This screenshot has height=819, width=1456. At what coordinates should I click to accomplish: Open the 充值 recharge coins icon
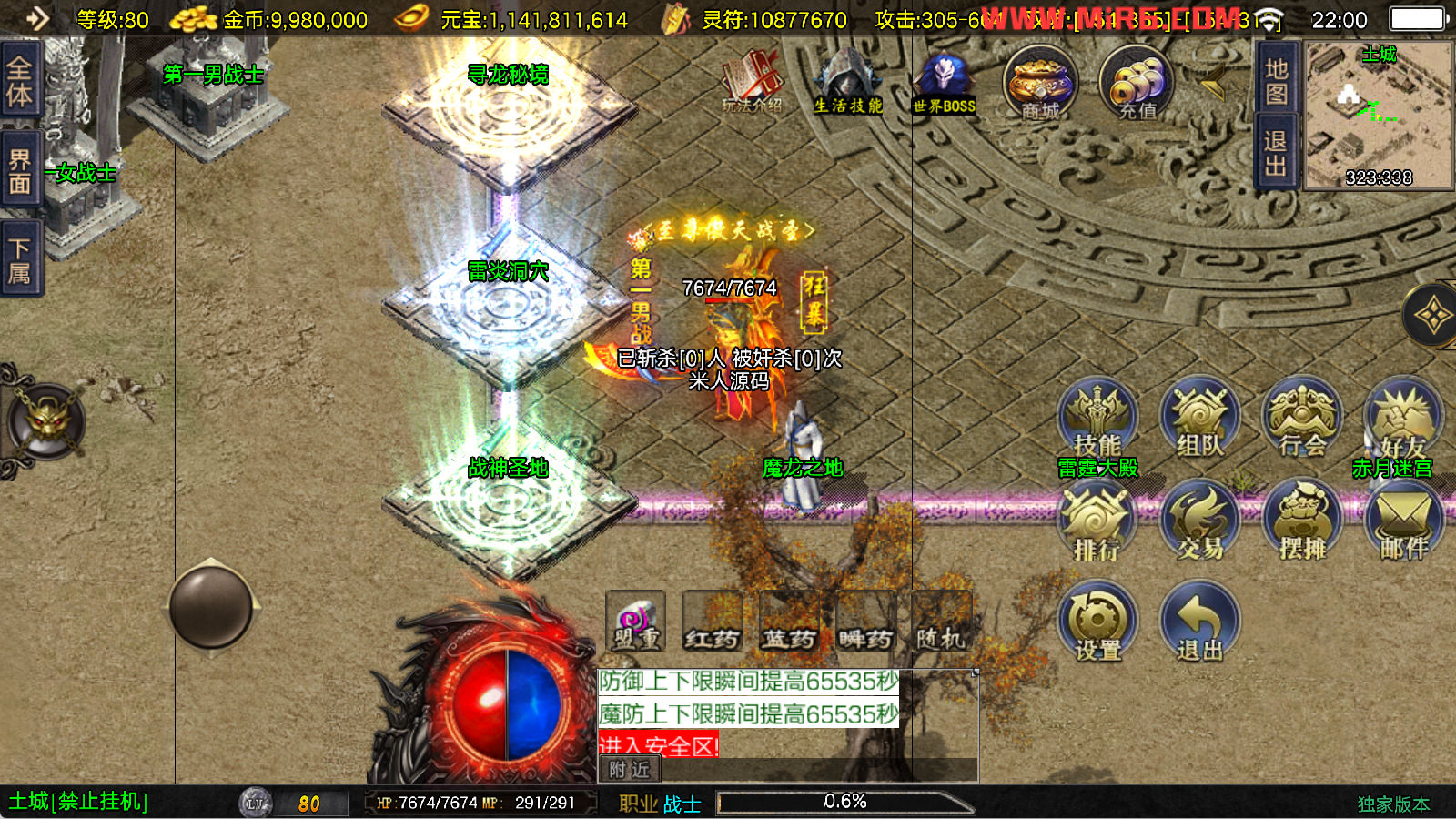tap(1137, 84)
